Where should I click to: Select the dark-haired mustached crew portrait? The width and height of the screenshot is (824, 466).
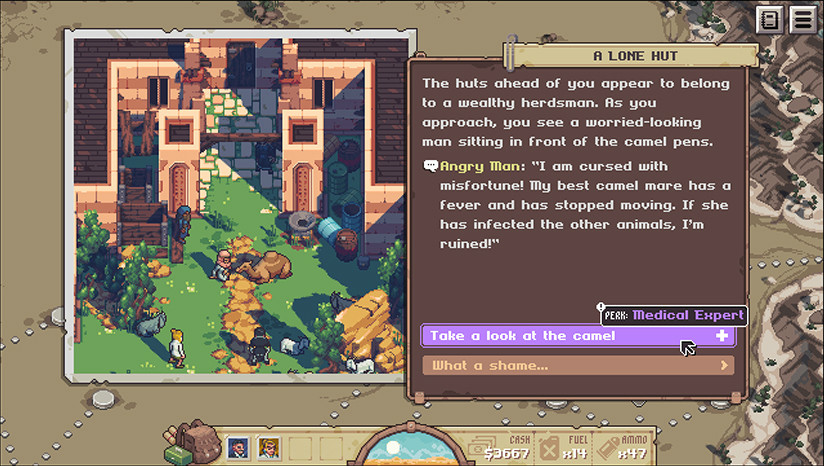[x=239, y=449]
